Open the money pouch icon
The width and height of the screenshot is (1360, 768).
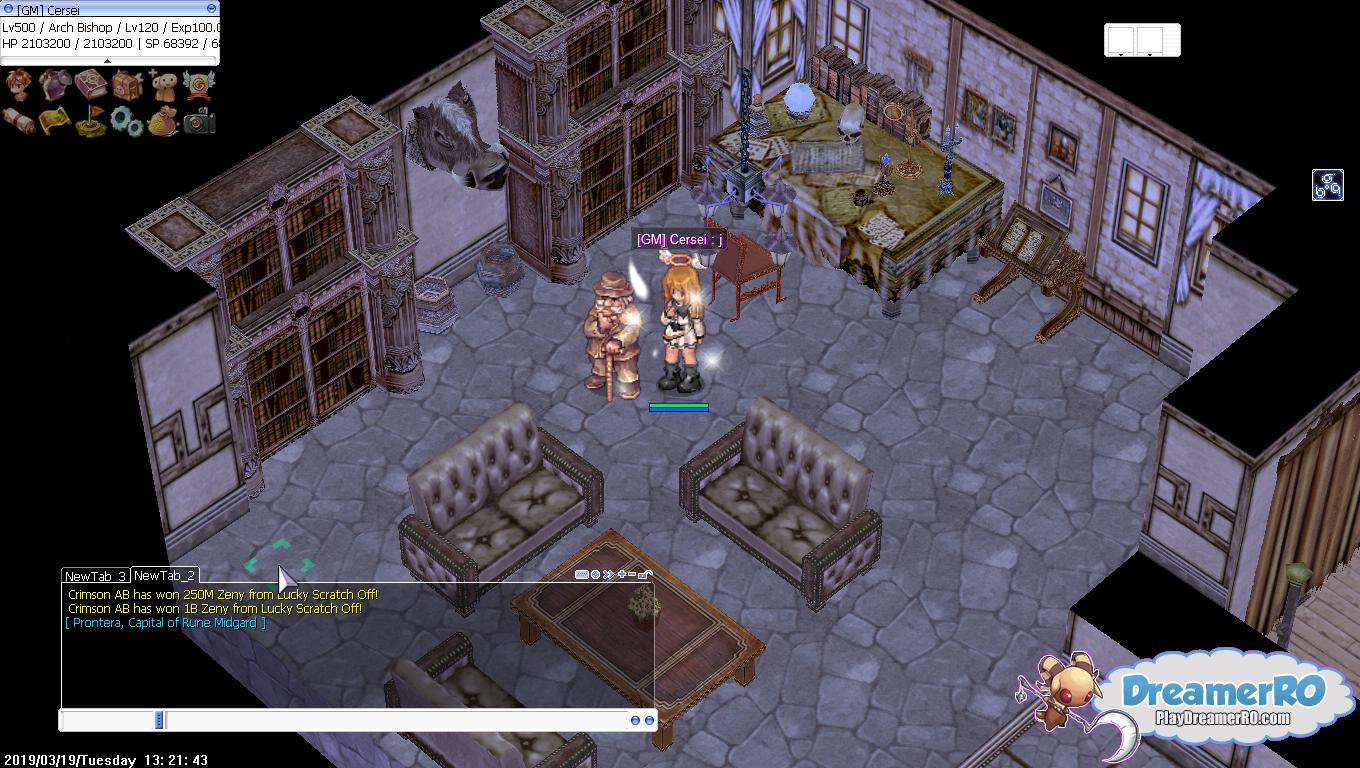point(163,121)
